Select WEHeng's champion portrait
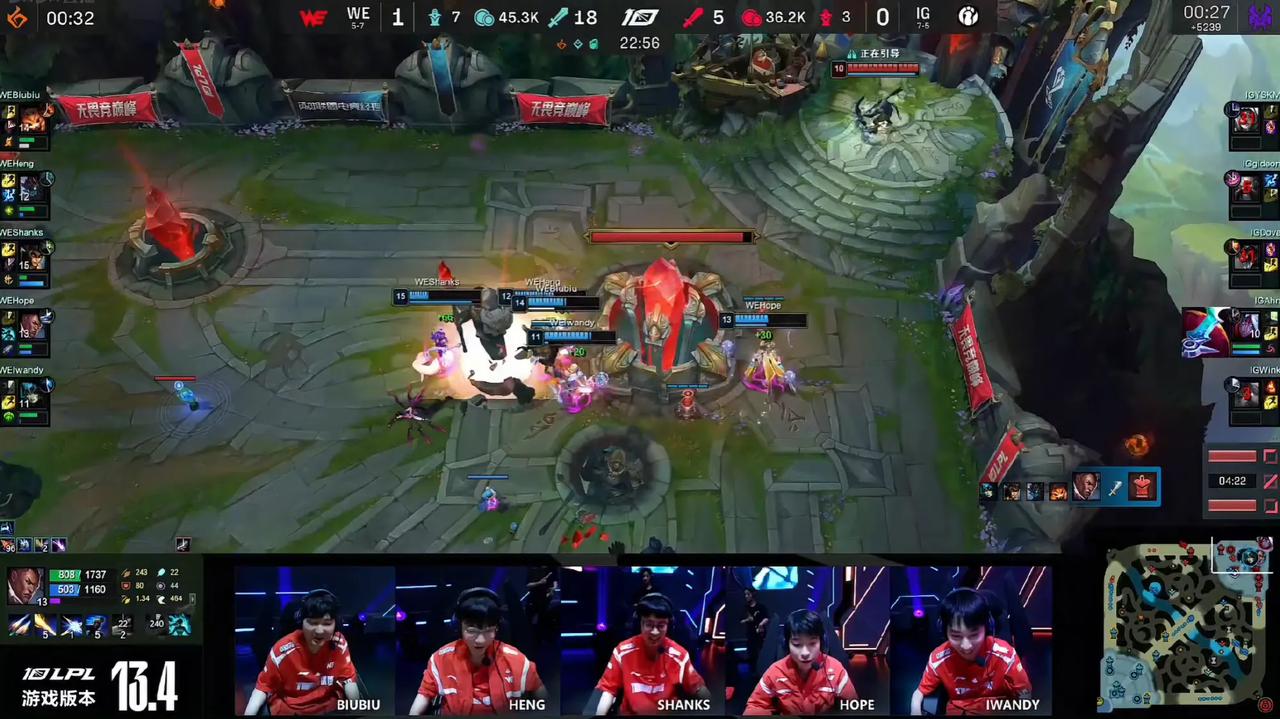Screen dimensions: 1280x719 [x=30, y=188]
